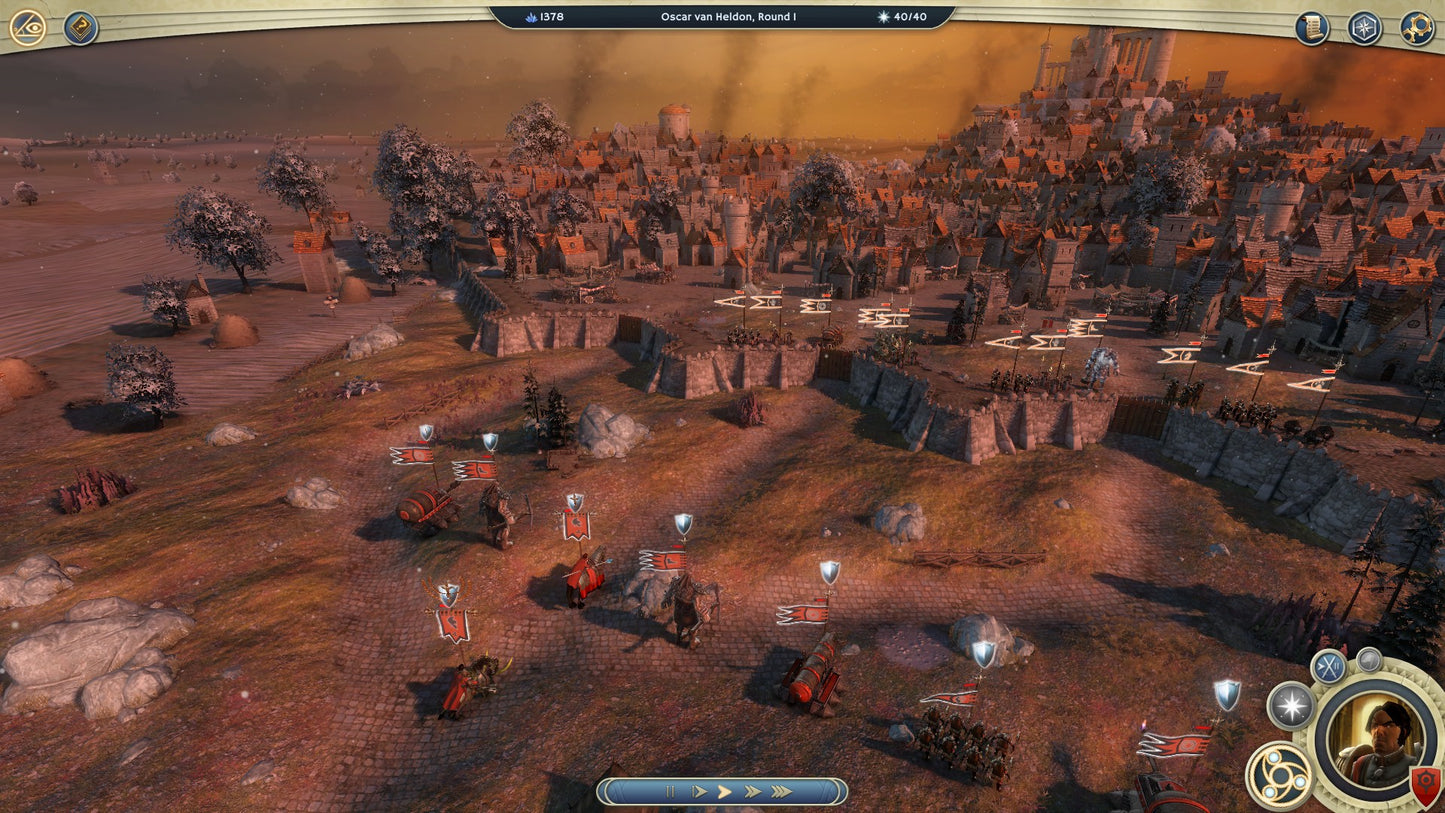Click the compass strategic view icon

[x=1365, y=27]
